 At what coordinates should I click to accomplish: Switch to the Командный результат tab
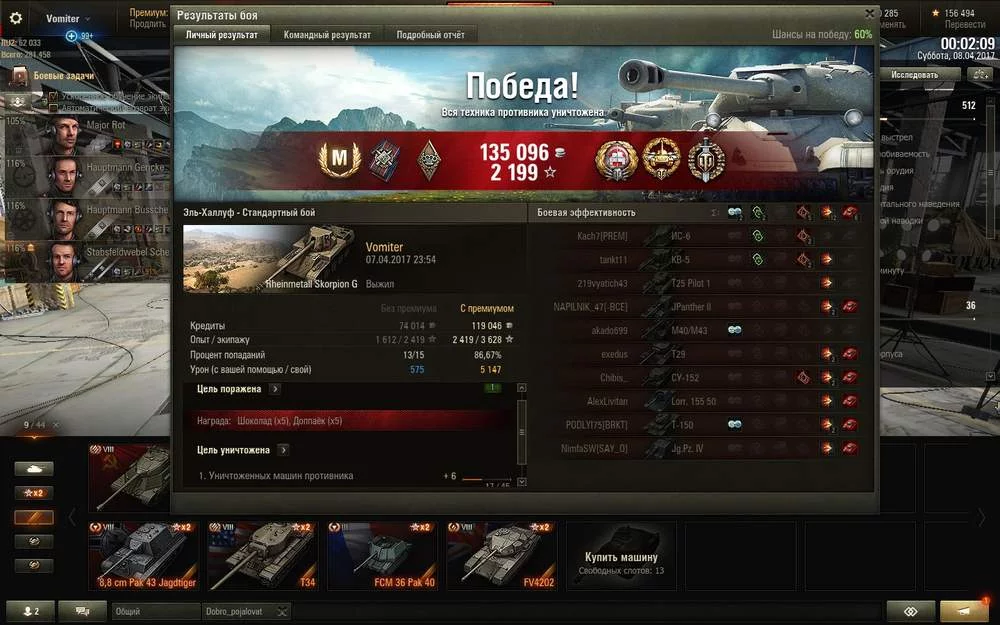pos(327,35)
